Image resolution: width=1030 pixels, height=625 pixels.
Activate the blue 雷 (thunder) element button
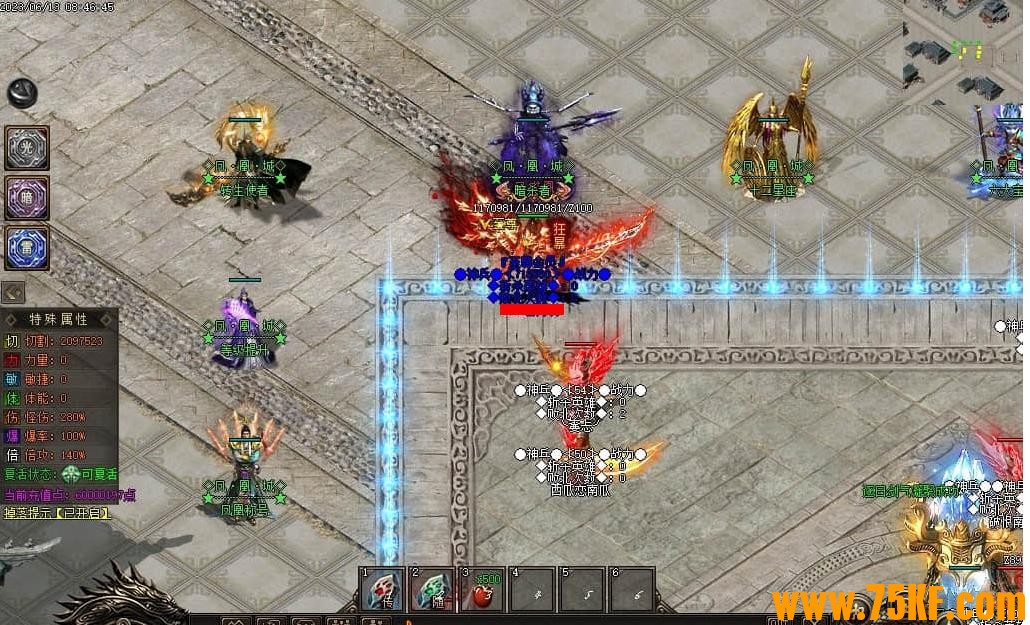coord(27,248)
